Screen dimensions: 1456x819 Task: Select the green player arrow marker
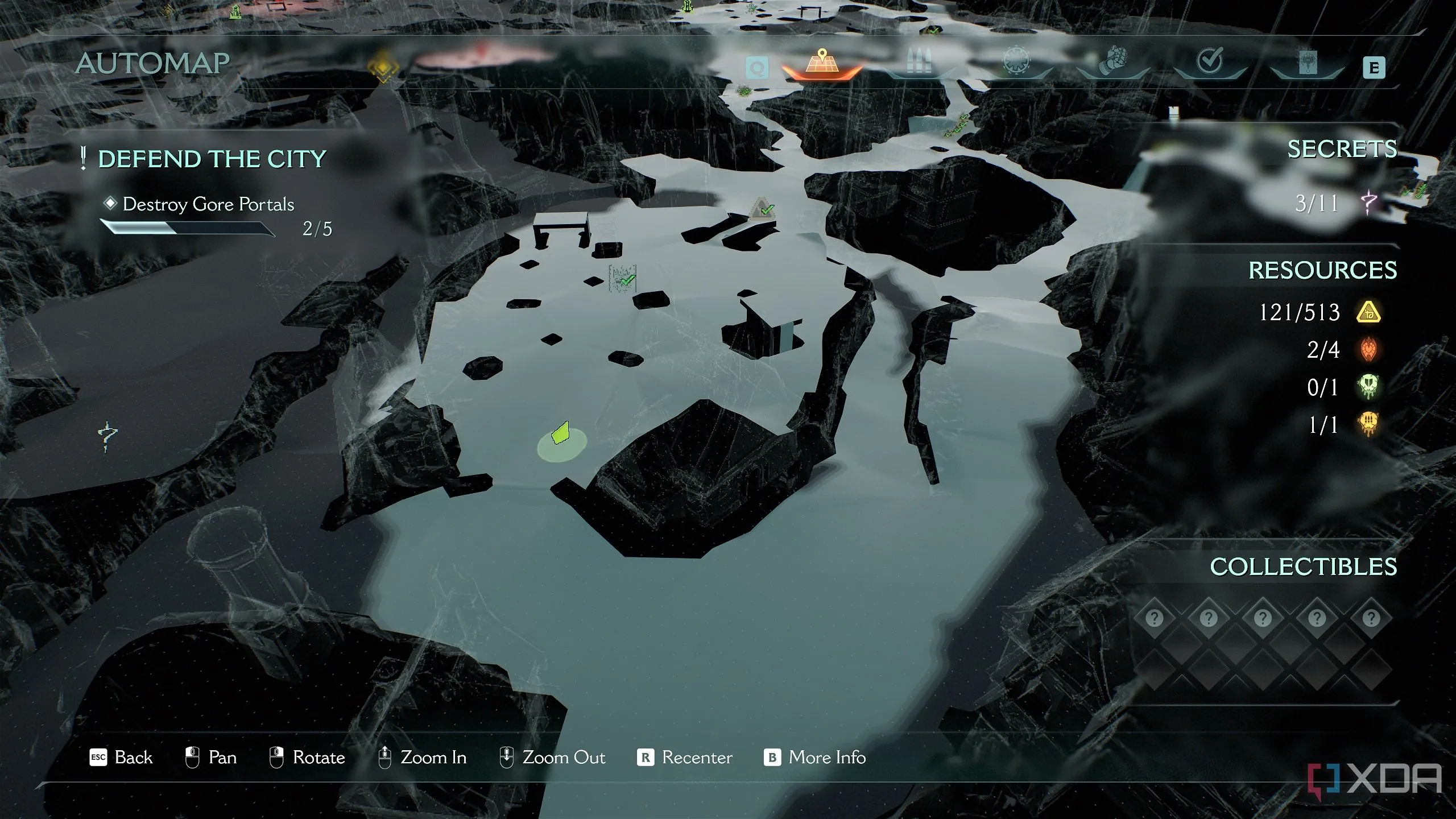pyautogui.click(x=561, y=433)
